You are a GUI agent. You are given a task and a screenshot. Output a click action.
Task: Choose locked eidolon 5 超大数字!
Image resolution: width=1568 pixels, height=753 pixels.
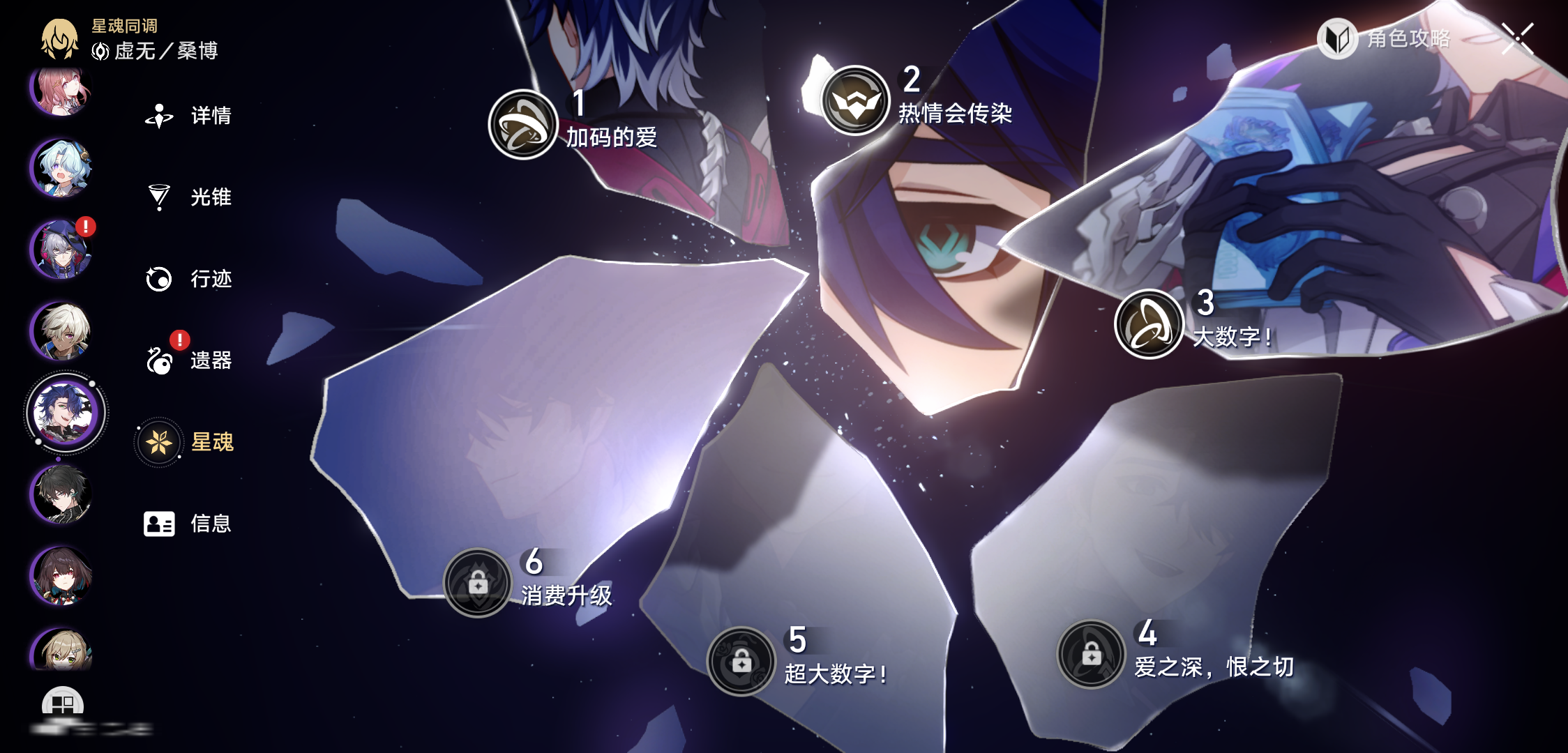(741, 661)
